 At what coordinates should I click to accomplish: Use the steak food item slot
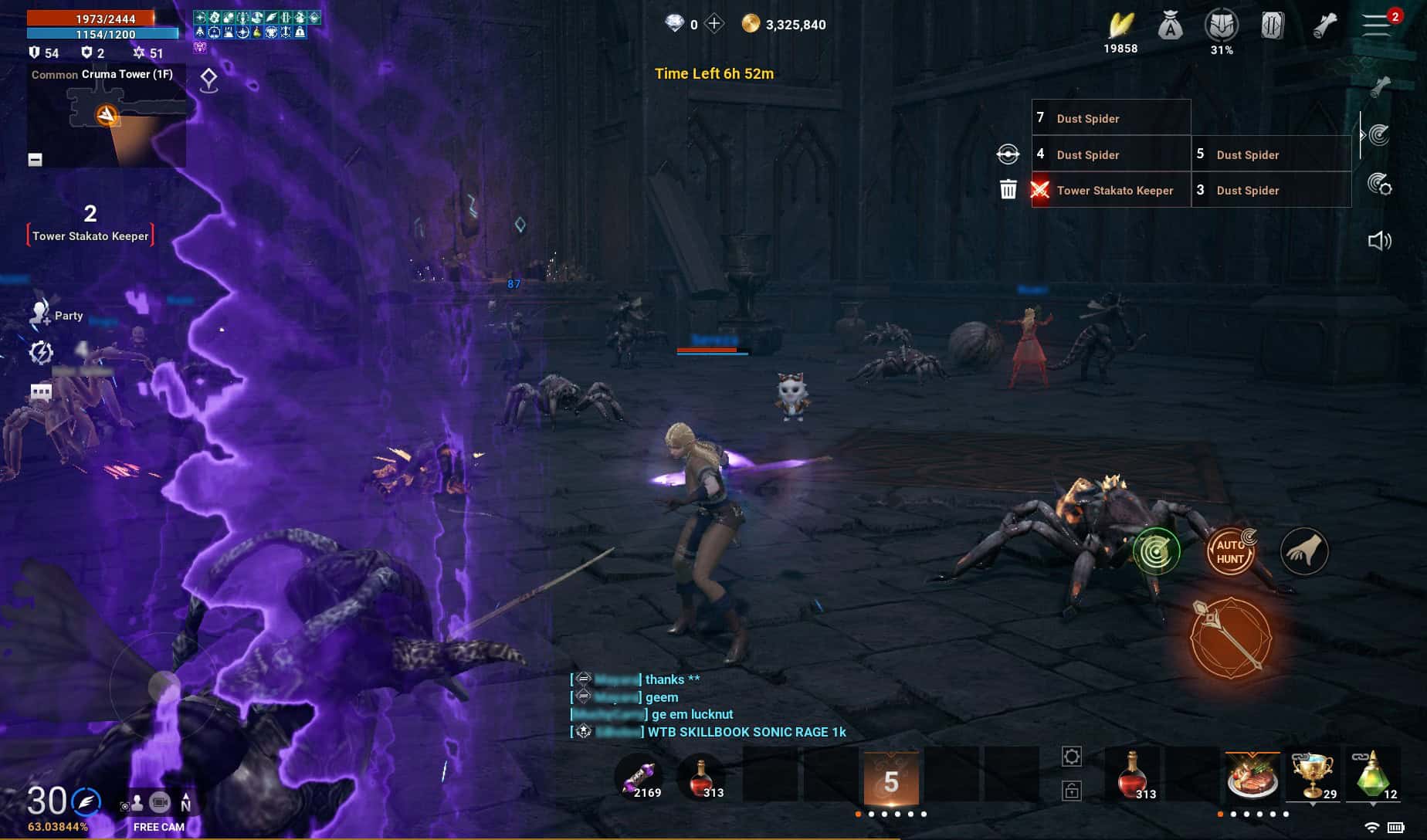coord(1252,776)
